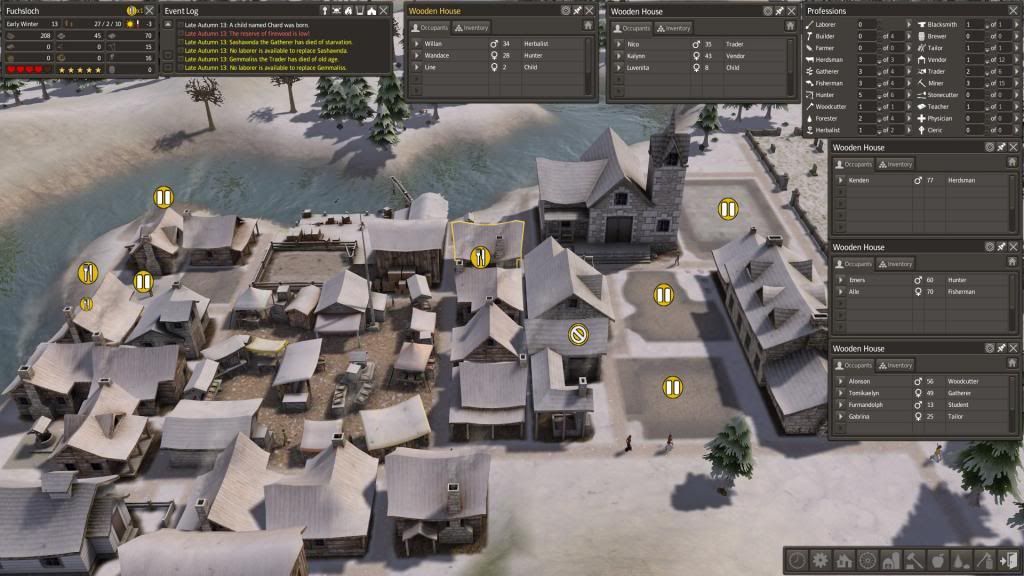
Task: Open the apple food production toolbar menu
Action: click(x=937, y=560)
